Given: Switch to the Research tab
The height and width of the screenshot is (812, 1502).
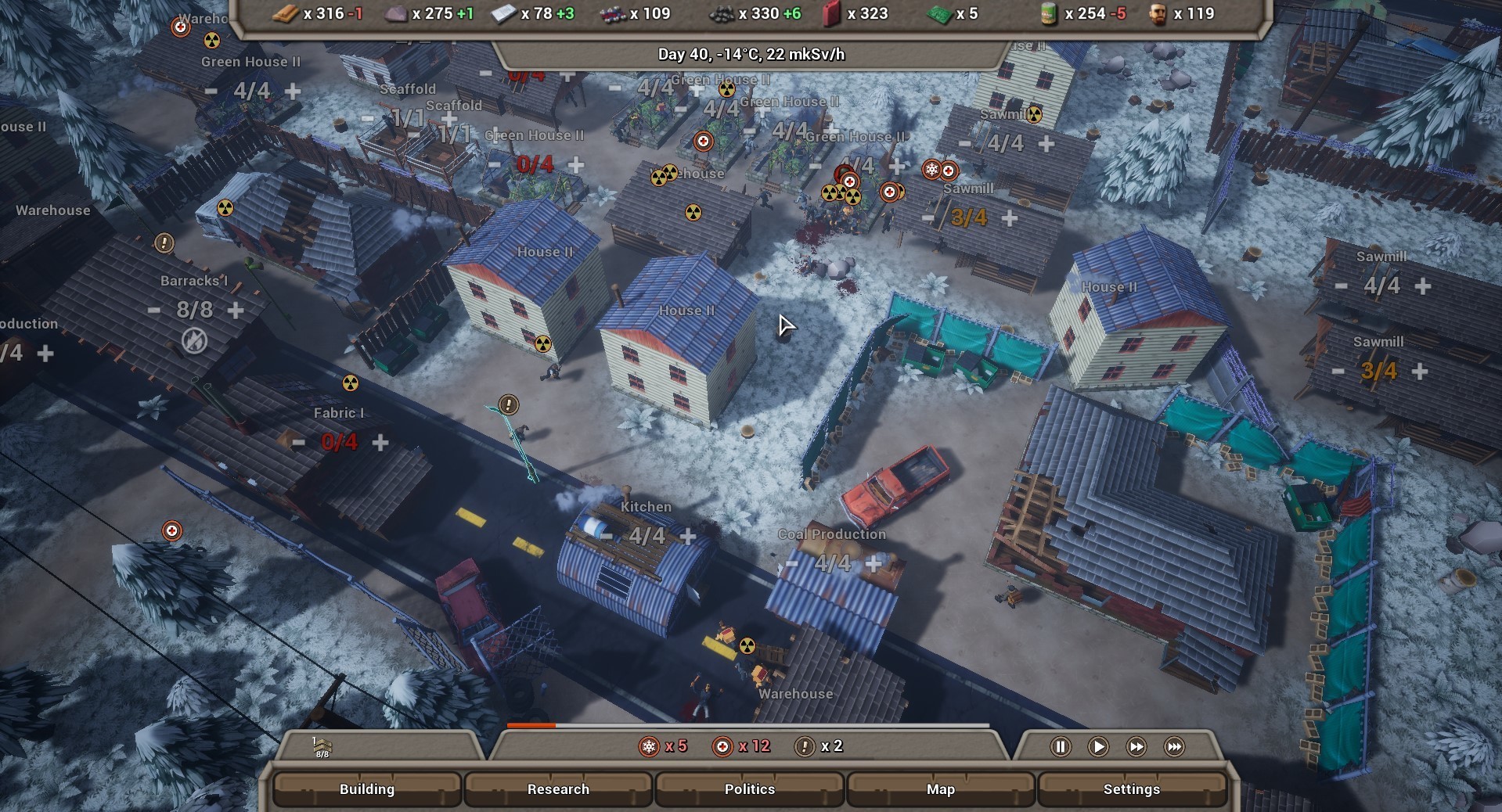Looking at the screenshot, I should click(x=558, y=789).
